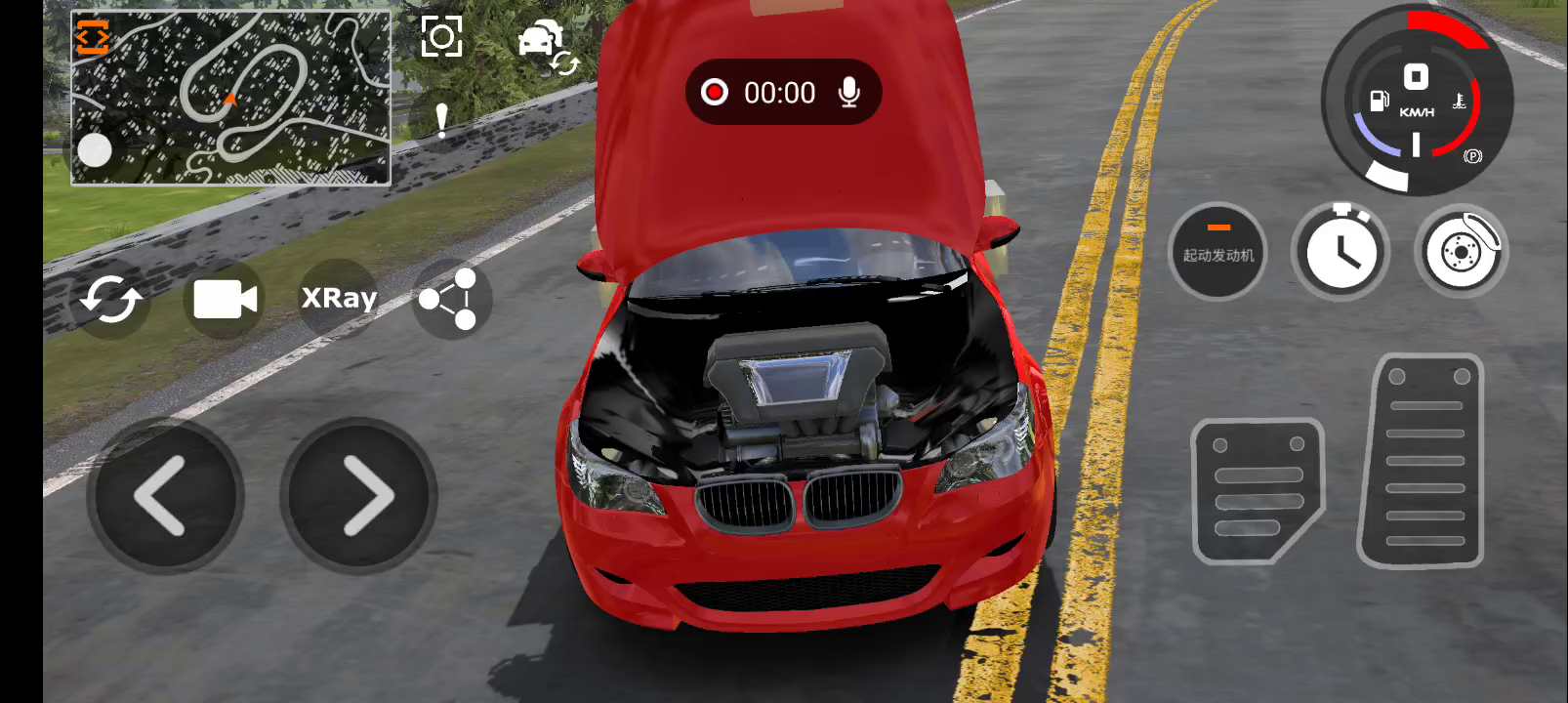Toggle the XRay view button
The height and width of the screenshot is (703, 1568).
pyautogui.click(x=339, y=298)
